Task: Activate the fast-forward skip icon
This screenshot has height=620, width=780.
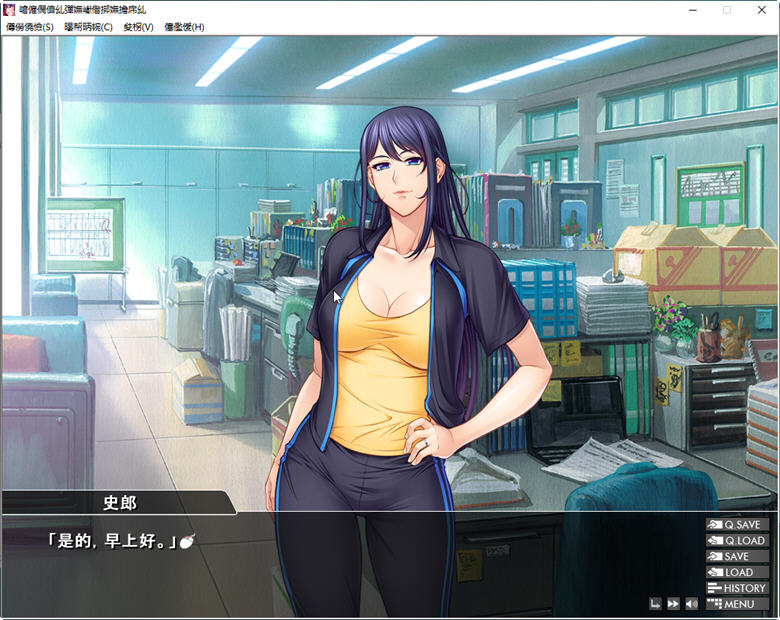Action: point(673,604)
